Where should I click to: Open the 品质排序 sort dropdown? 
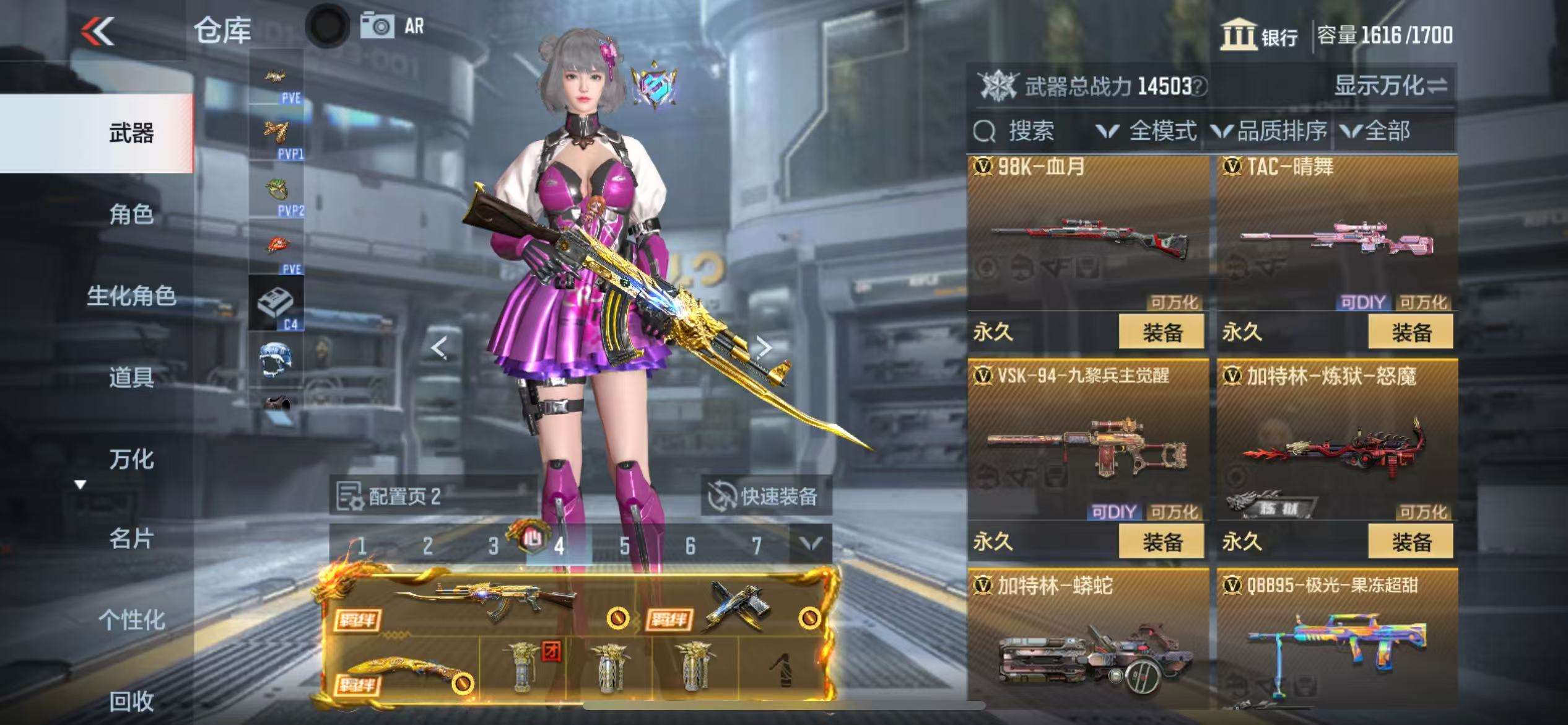click(1270, 131)
